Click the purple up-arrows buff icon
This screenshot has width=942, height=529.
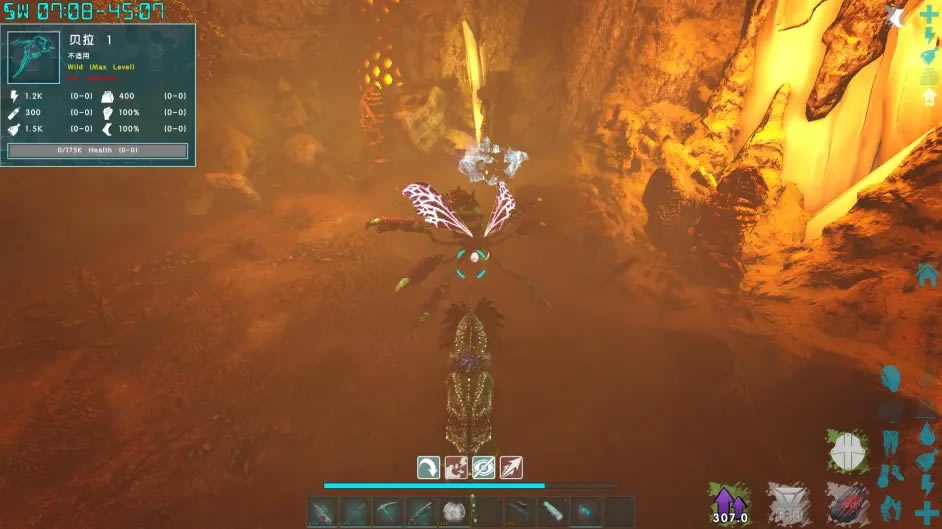729,503
